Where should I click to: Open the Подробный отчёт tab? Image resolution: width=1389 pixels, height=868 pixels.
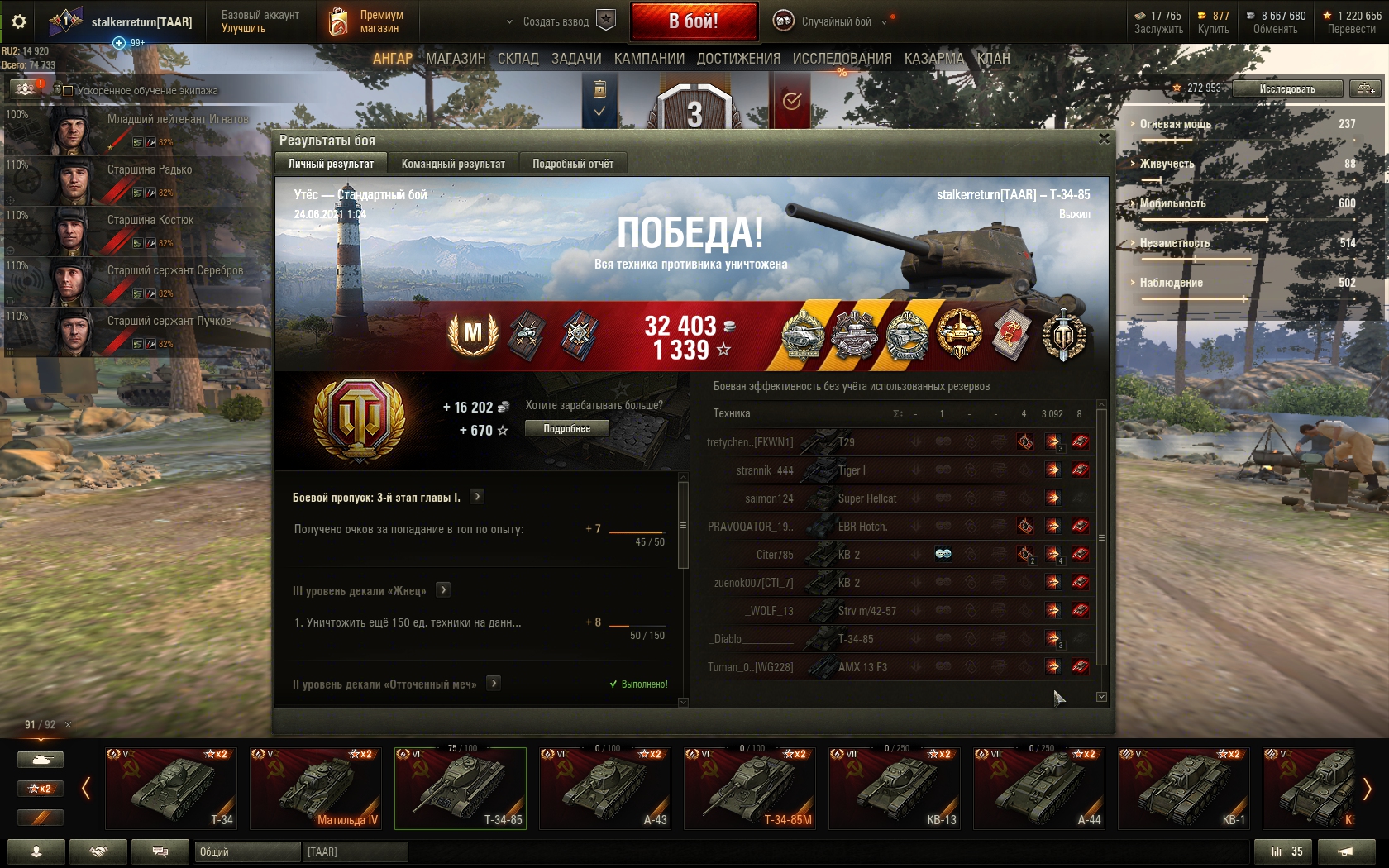click(x=573, y=164)
